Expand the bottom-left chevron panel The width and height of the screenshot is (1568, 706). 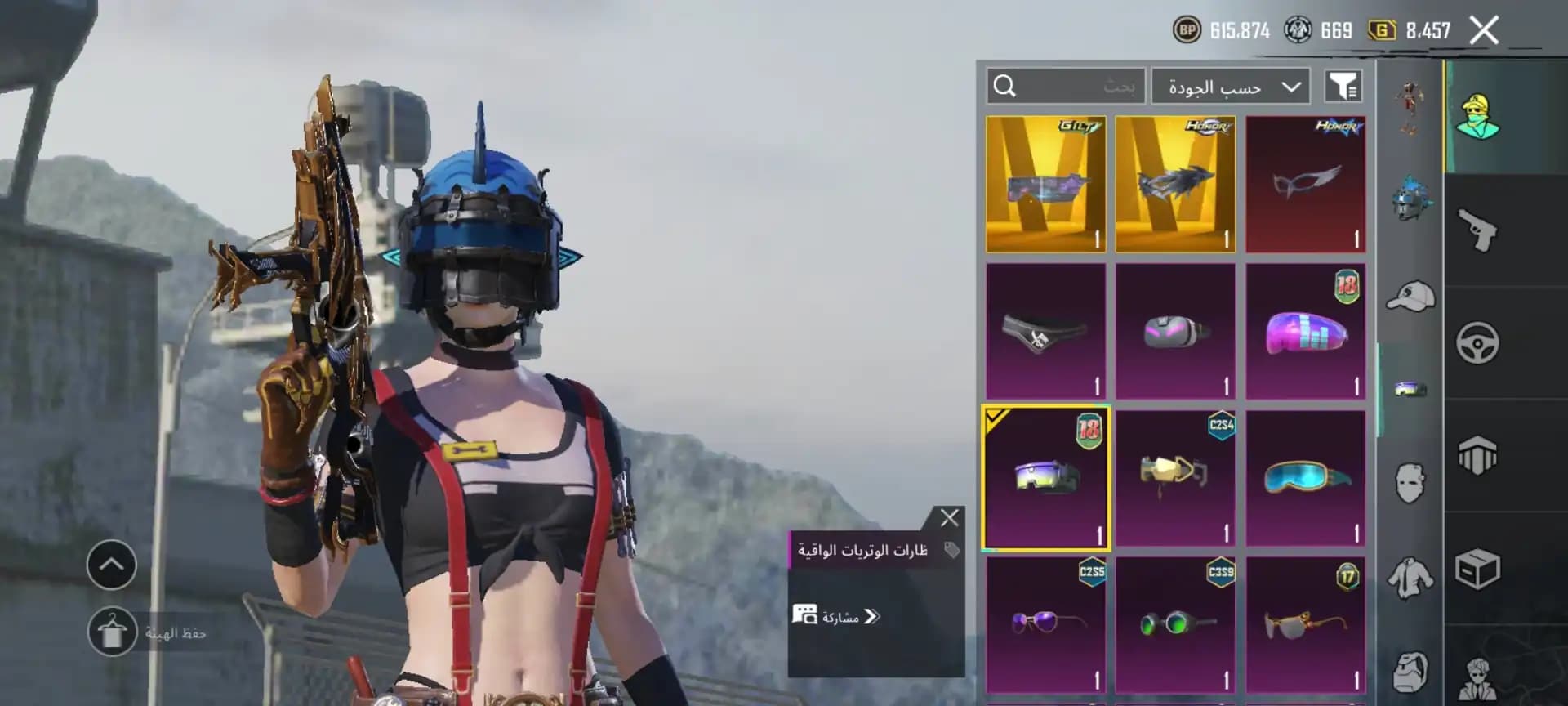tap(111, 564)
